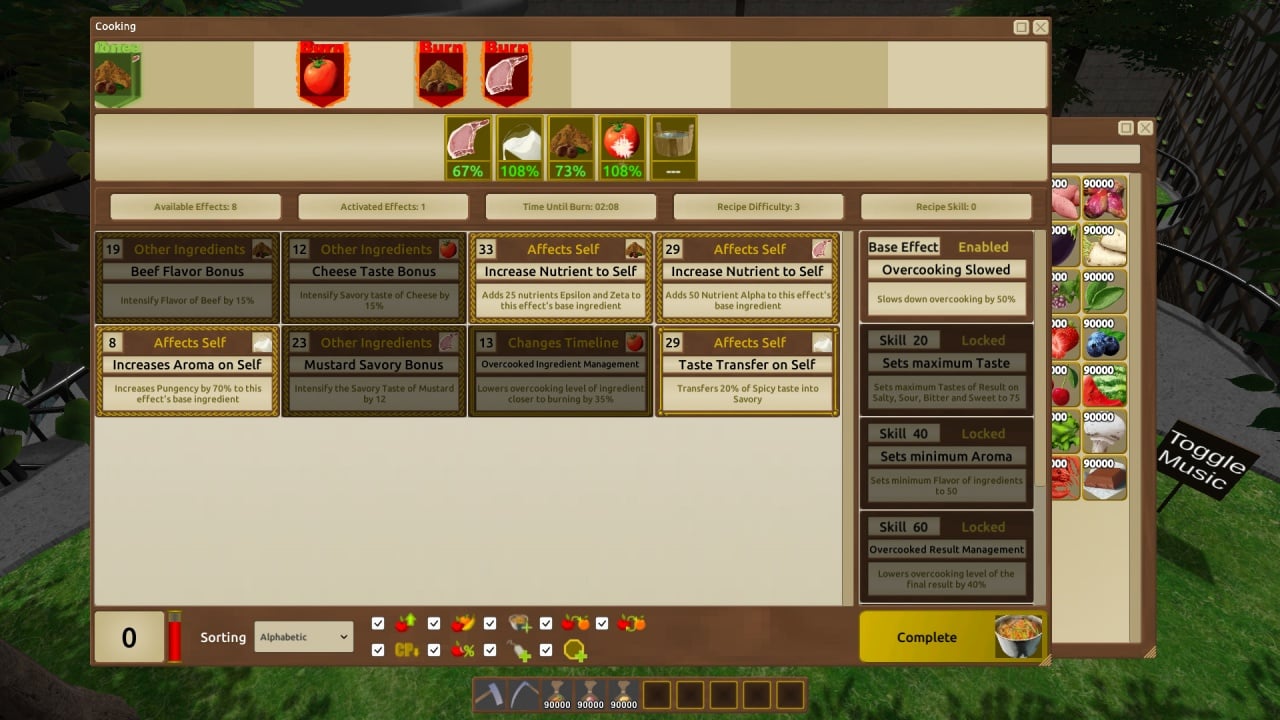The image size is (1280, 720).
Task: Close the Cooking window
Action: pyautogui.click(x=1041, y=27)
